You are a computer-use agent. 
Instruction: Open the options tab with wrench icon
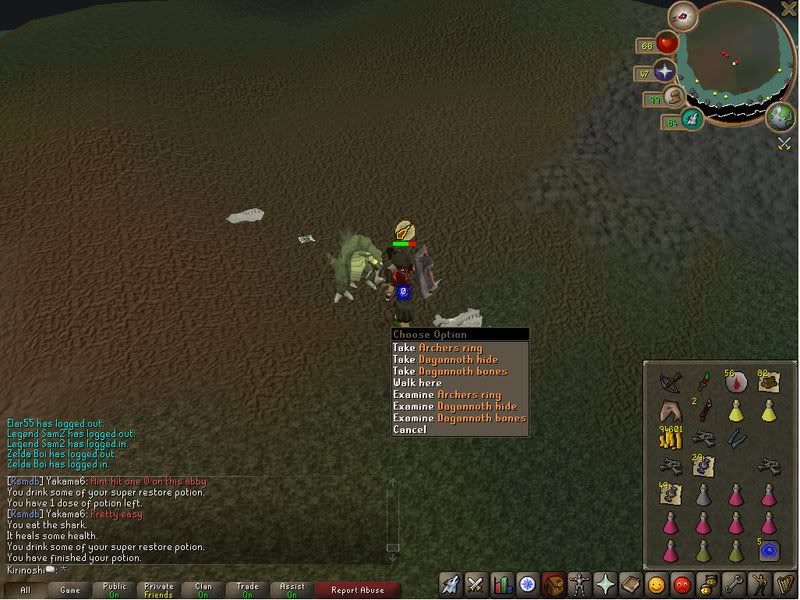pyautogui.click(x=734, y=584)
